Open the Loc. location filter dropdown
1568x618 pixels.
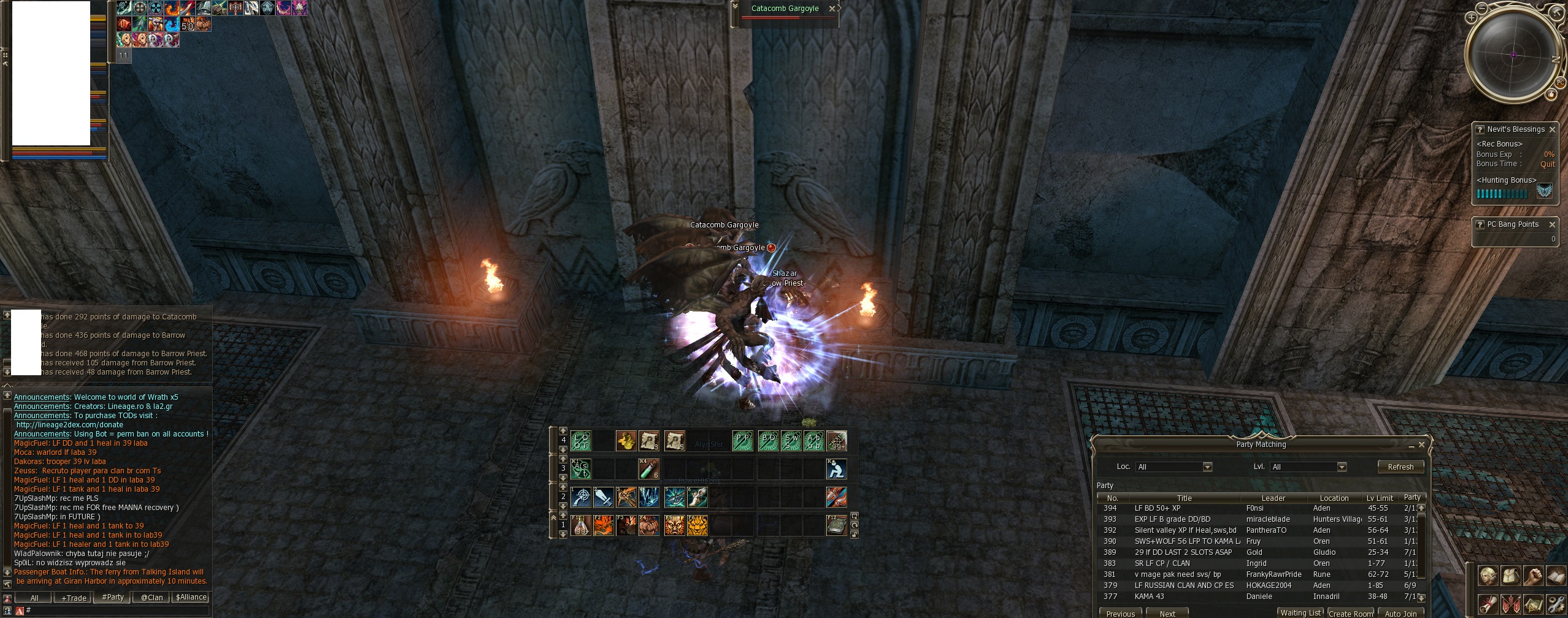coord(1207,467)
